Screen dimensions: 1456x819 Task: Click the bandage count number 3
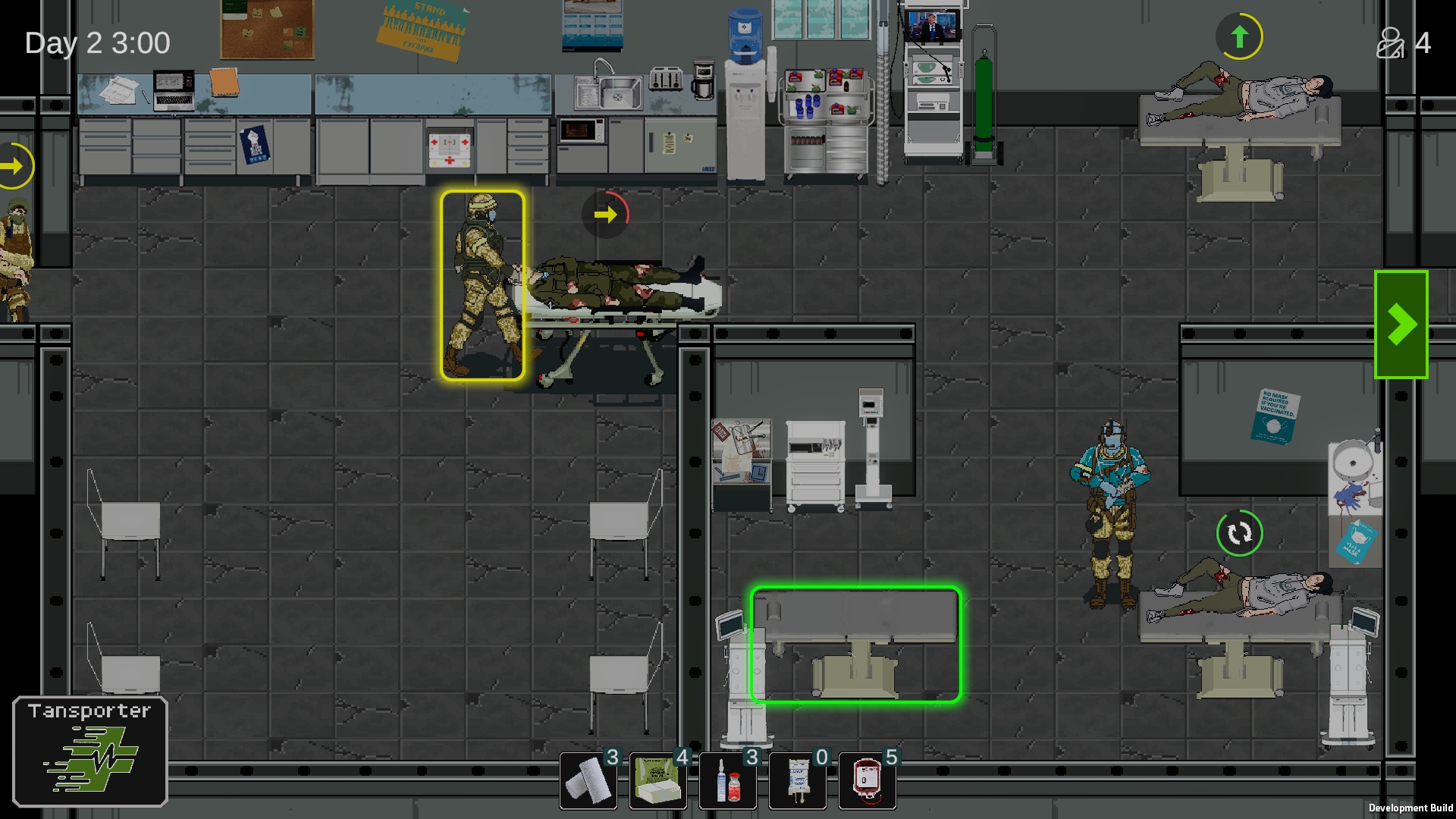[x=611, y=757]
